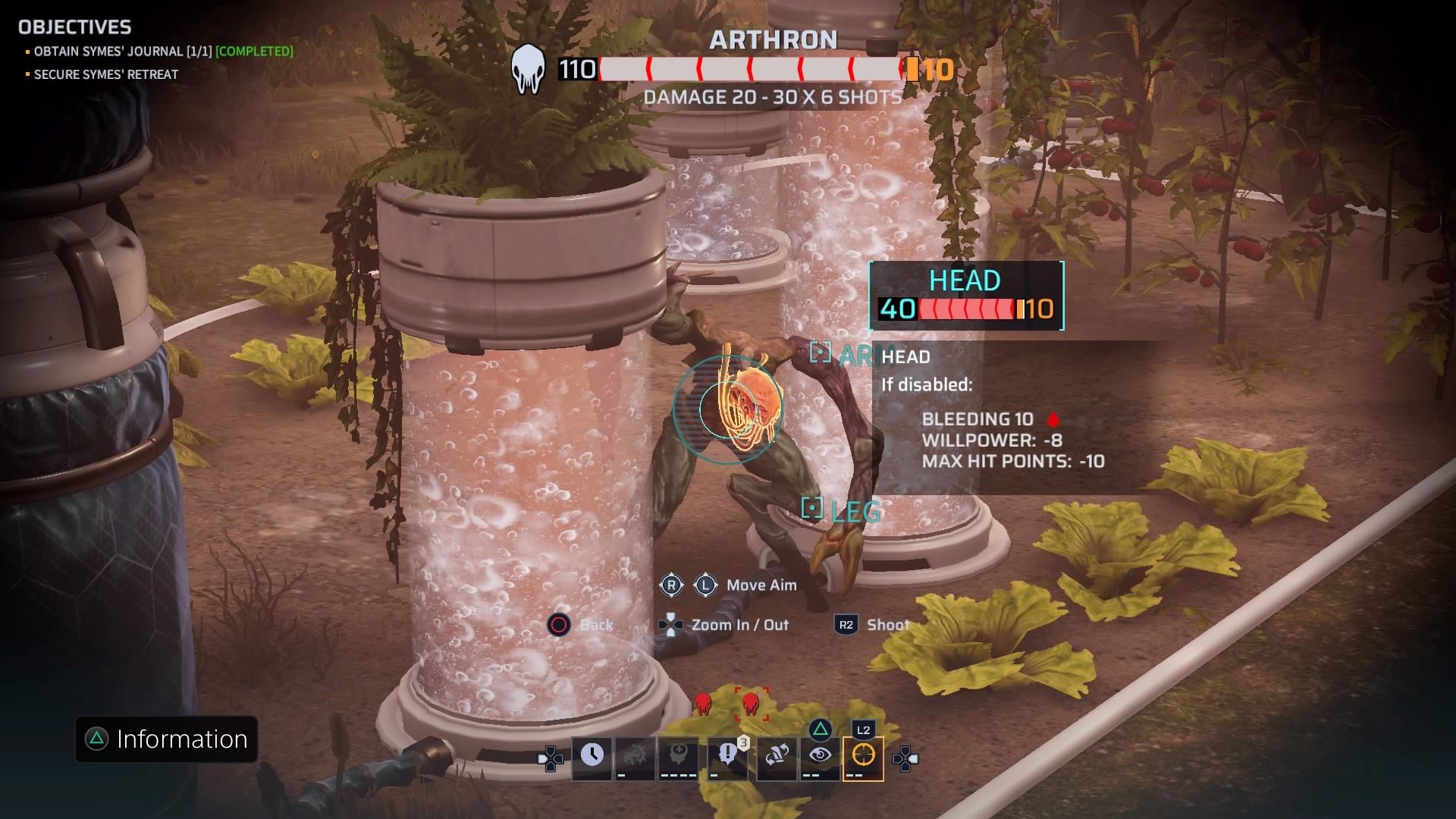Click the left D-pad to cycle abilities

click(551, 758)
